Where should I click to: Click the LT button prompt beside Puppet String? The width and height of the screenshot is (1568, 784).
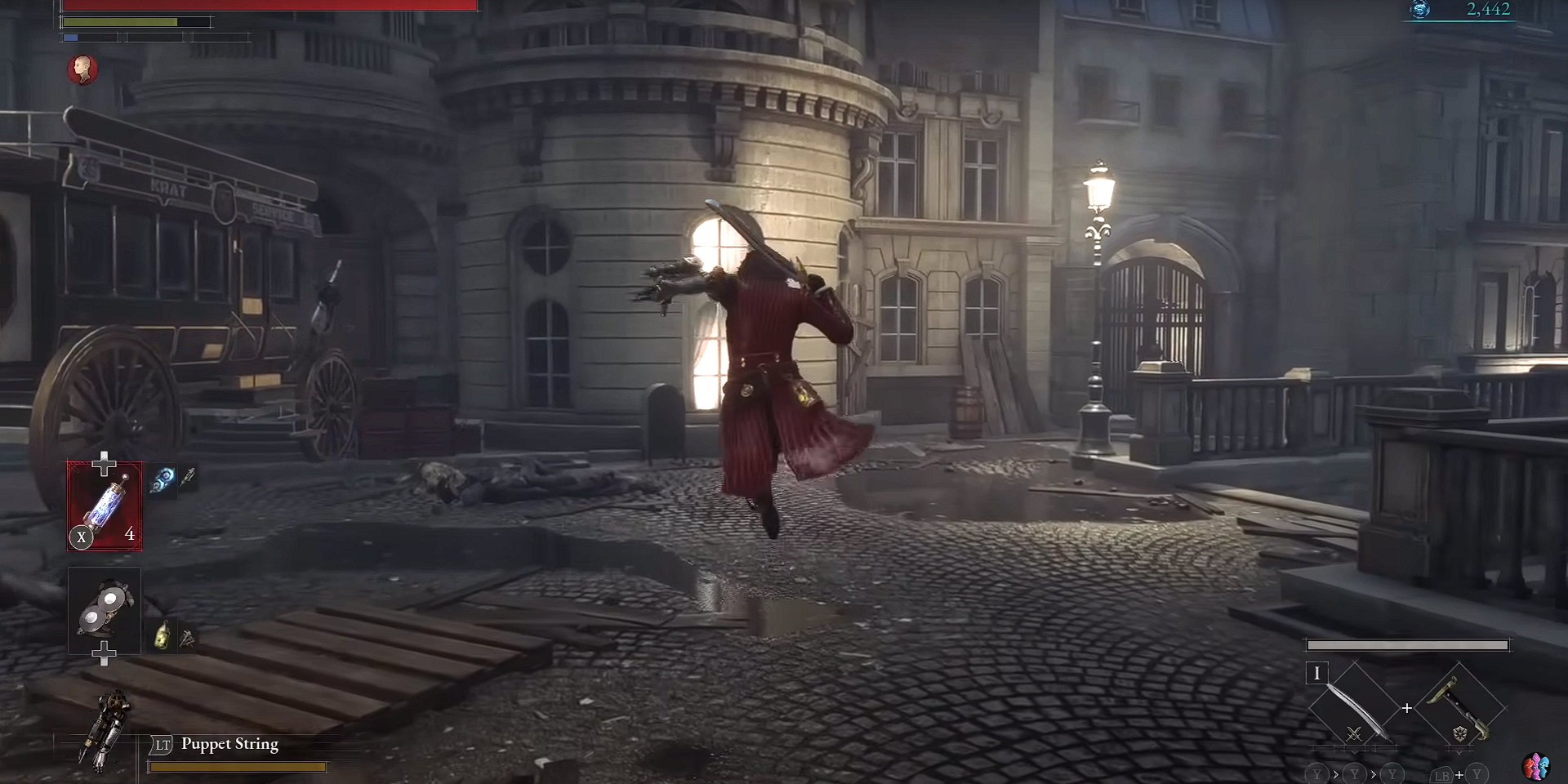161,744
